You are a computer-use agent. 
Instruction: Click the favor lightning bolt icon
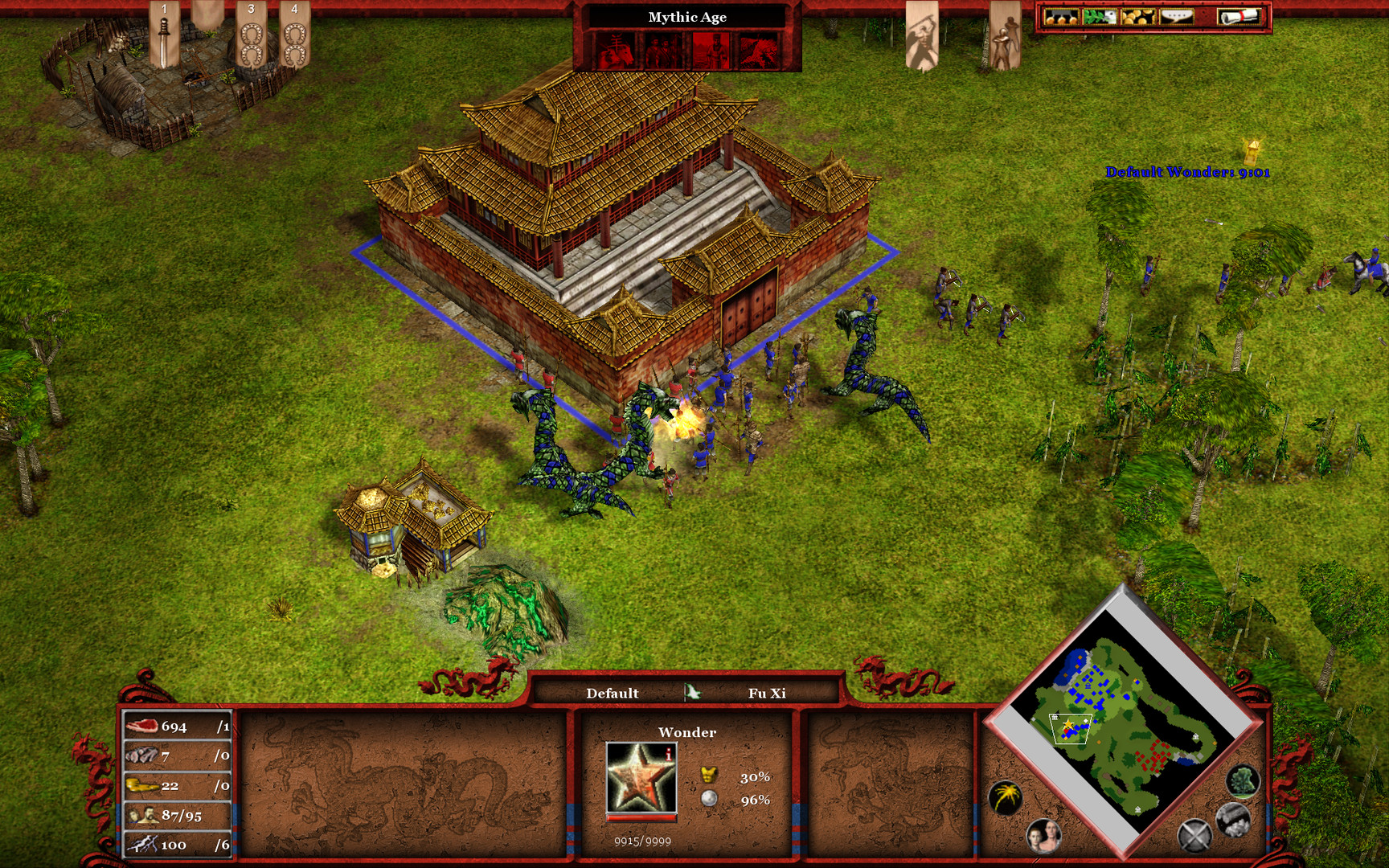click(145, 845)
